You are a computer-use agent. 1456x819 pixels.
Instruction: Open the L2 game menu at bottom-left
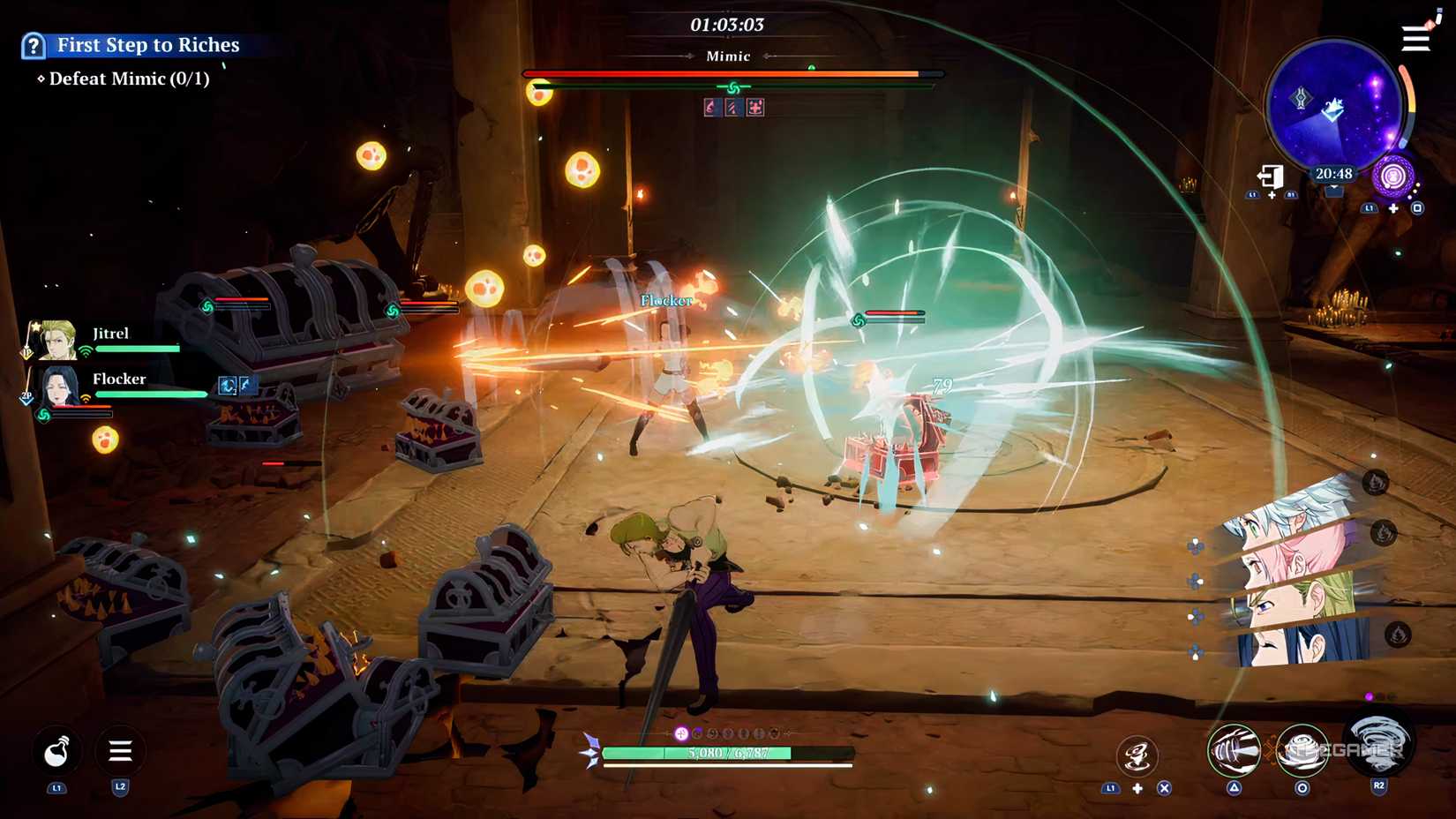[120, 752]
